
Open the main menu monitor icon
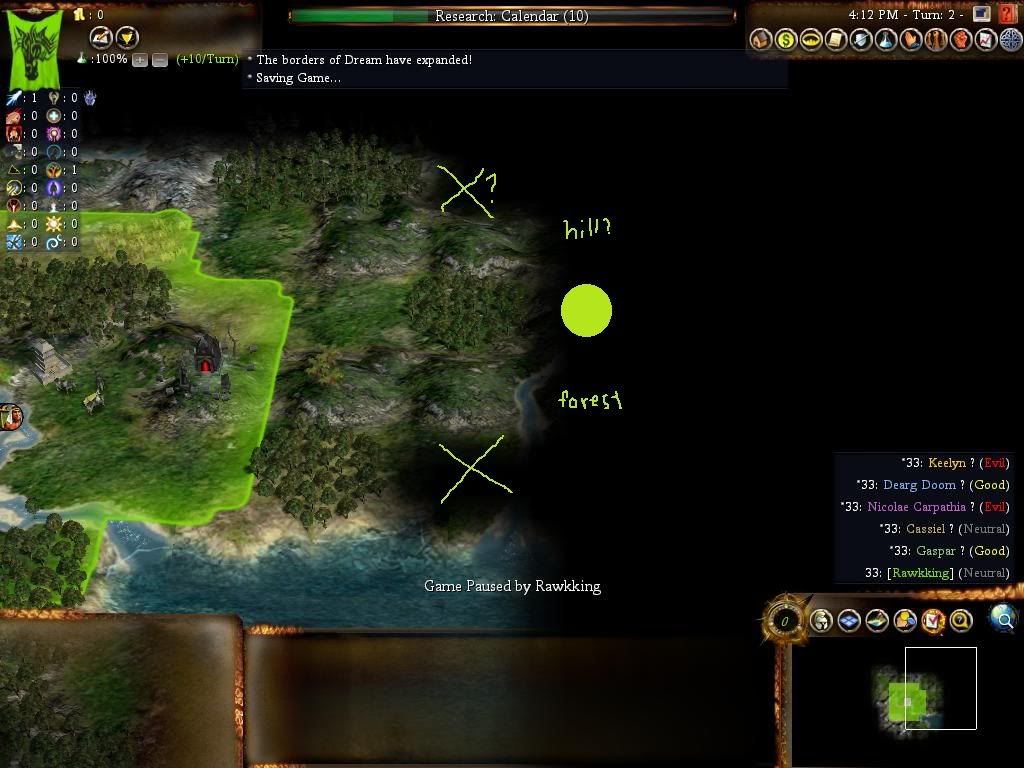[x=982, y=14]
